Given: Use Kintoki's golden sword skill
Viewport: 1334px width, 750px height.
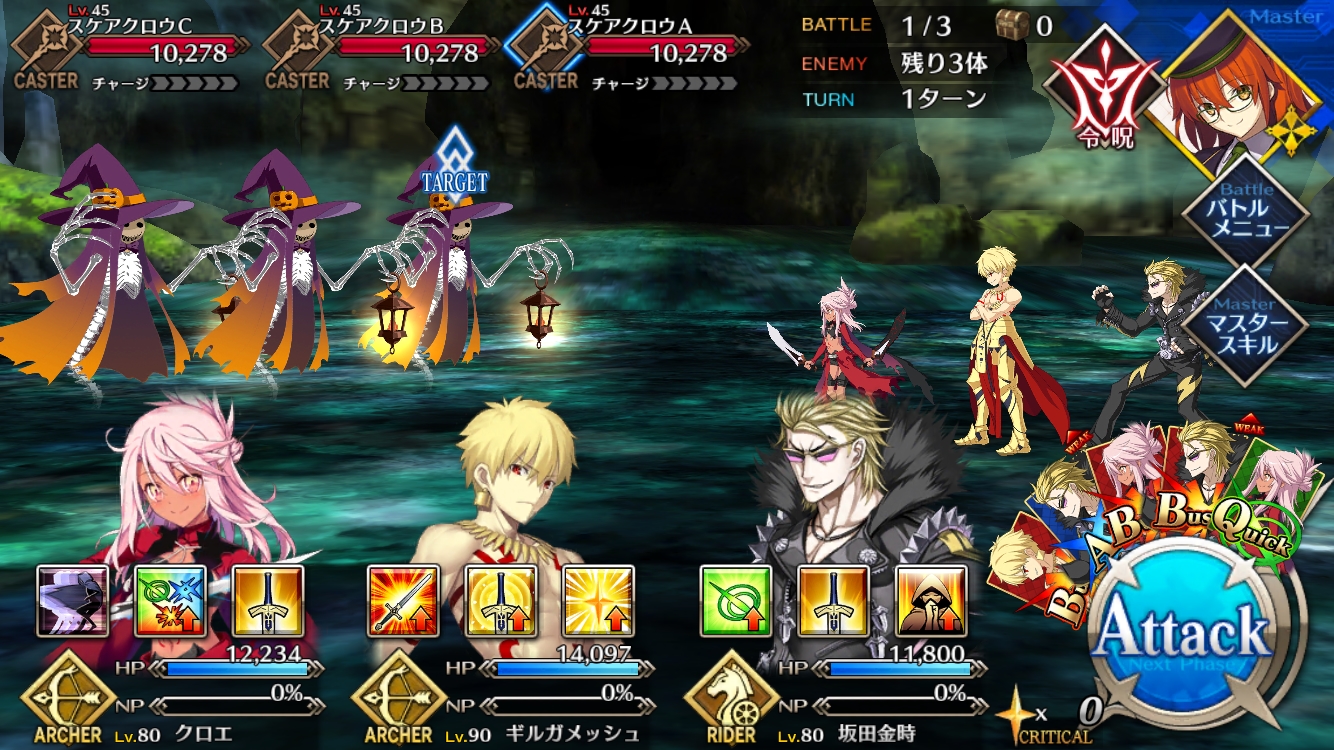Looking at the screenshot, I should click(x=833, y=601).
